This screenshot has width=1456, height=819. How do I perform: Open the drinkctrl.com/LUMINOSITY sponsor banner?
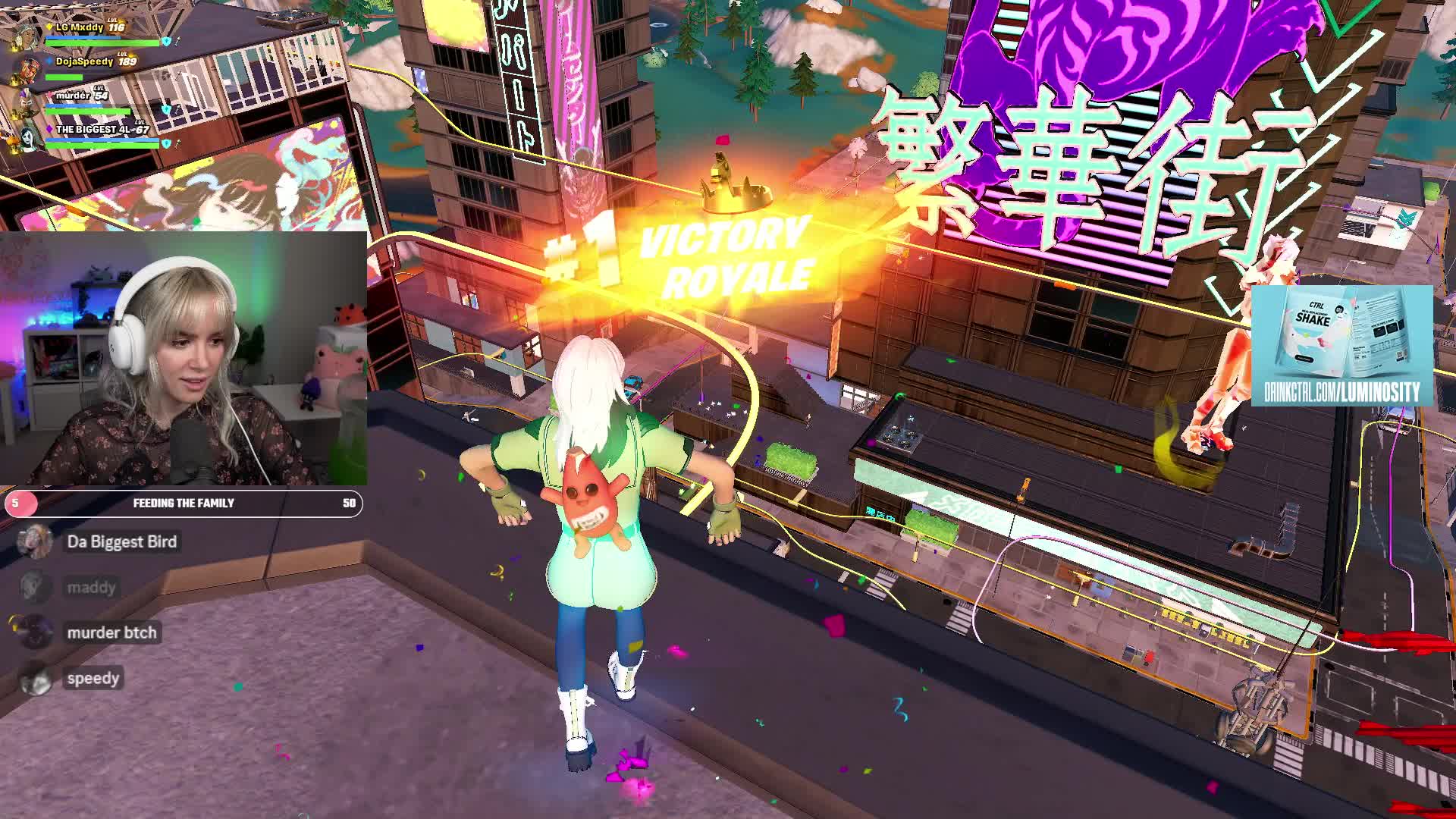click(x=1341, y=346)
